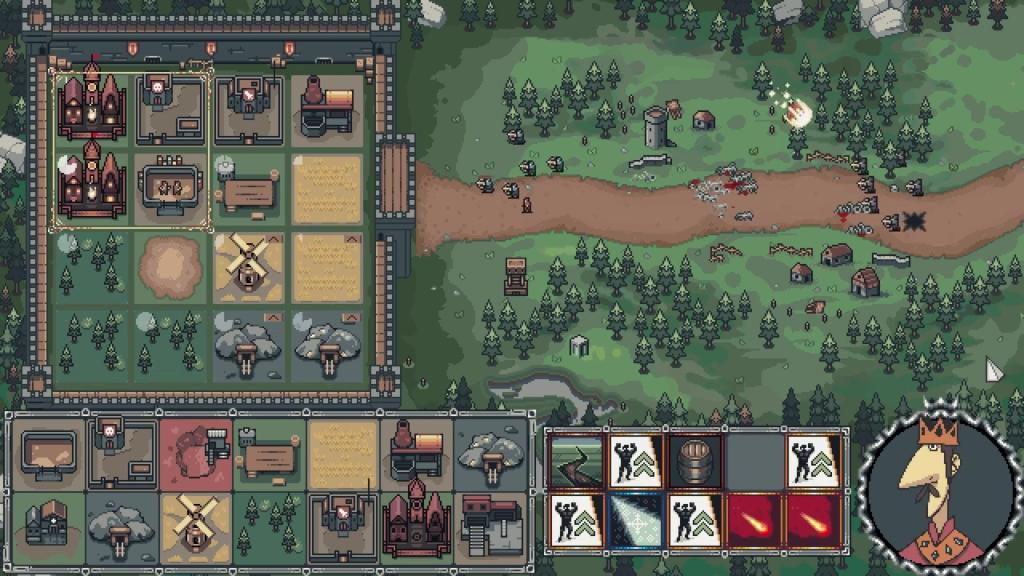The height and width of the screenshot is (576, 1024).
Task: Pick the wheat field tile in build palette
Action: pyautogui.click(x=343, y=454)
